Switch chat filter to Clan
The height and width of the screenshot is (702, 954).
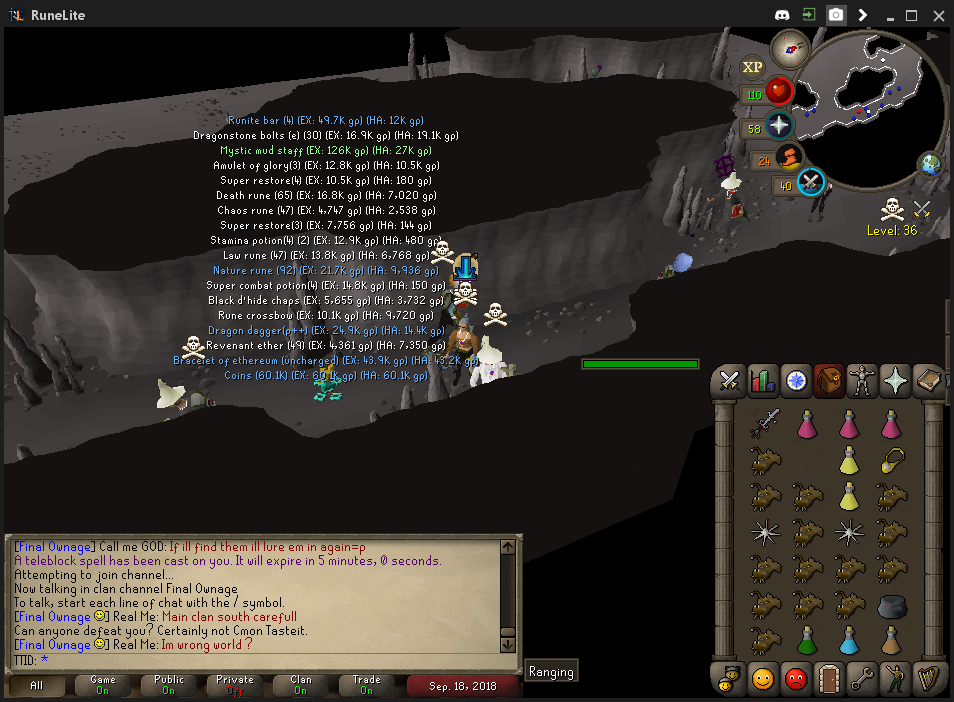301,685
